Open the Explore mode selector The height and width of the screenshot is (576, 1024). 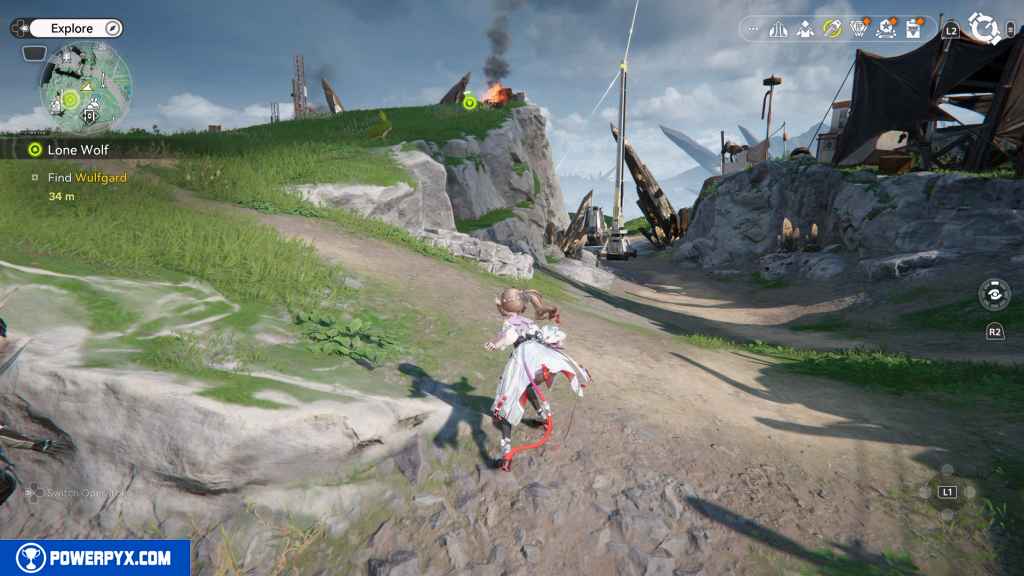71,28
